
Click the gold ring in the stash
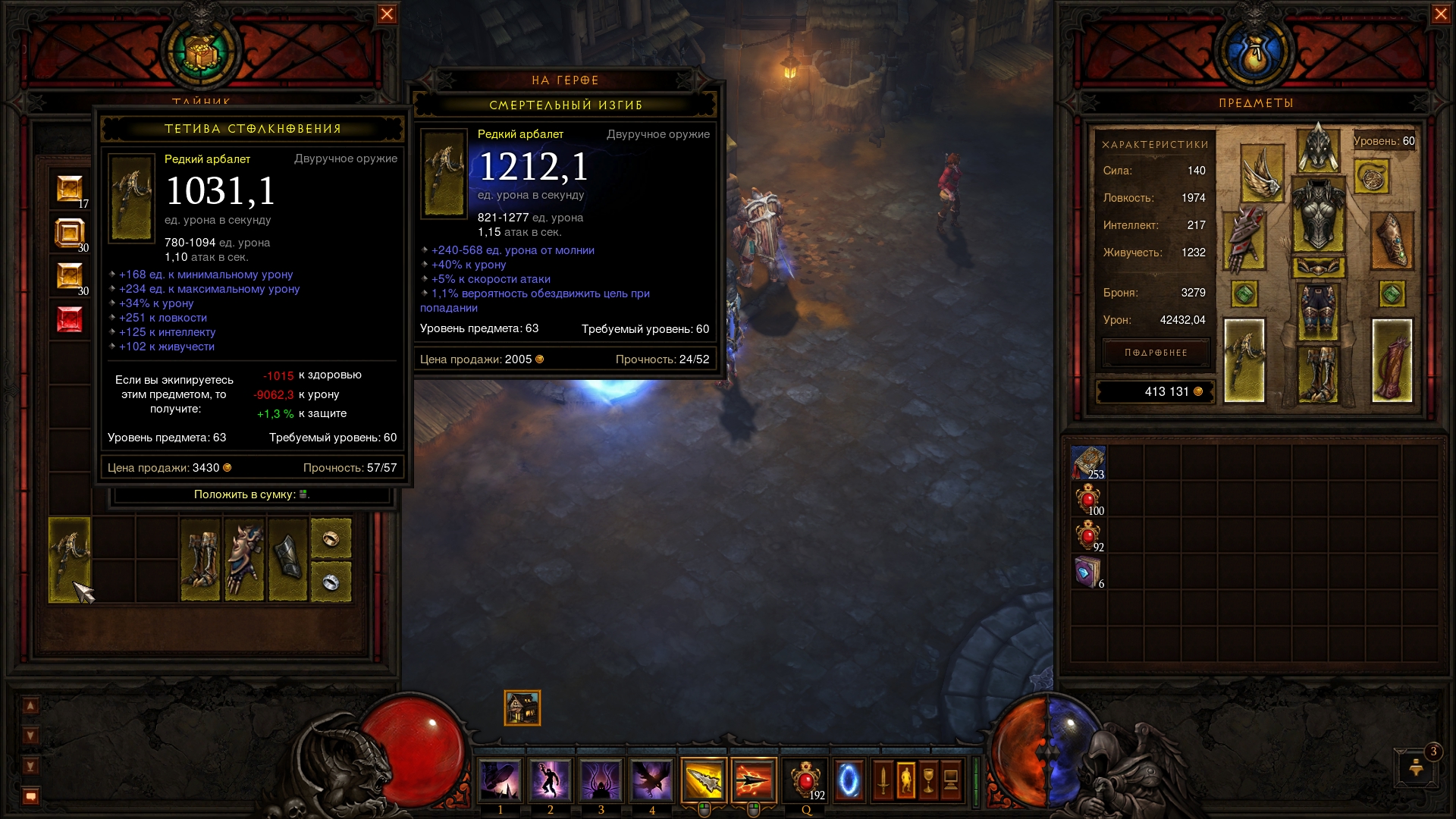tap(331, 538)
